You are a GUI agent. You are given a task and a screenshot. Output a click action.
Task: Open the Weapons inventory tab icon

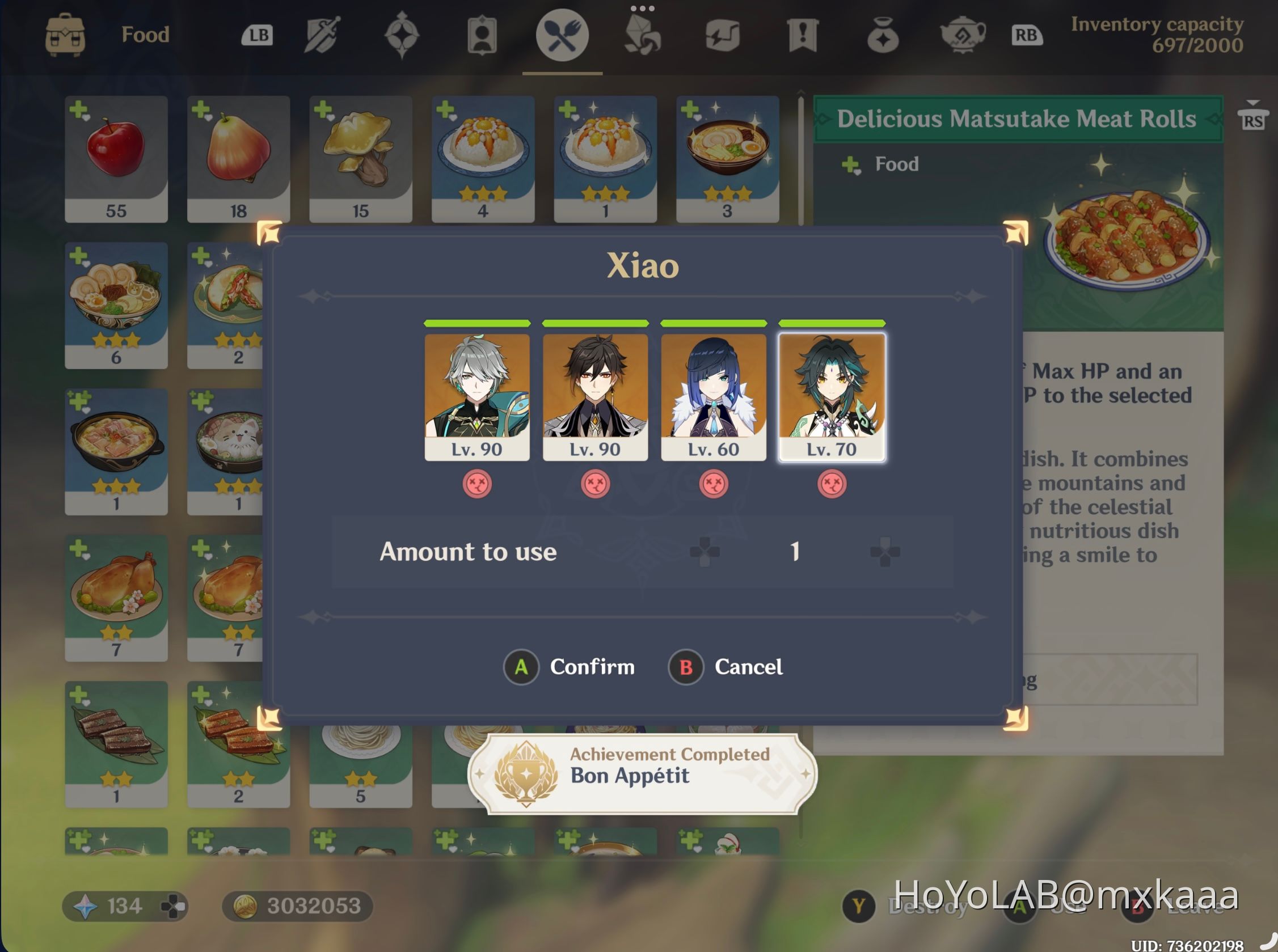(x=322, y=36)
